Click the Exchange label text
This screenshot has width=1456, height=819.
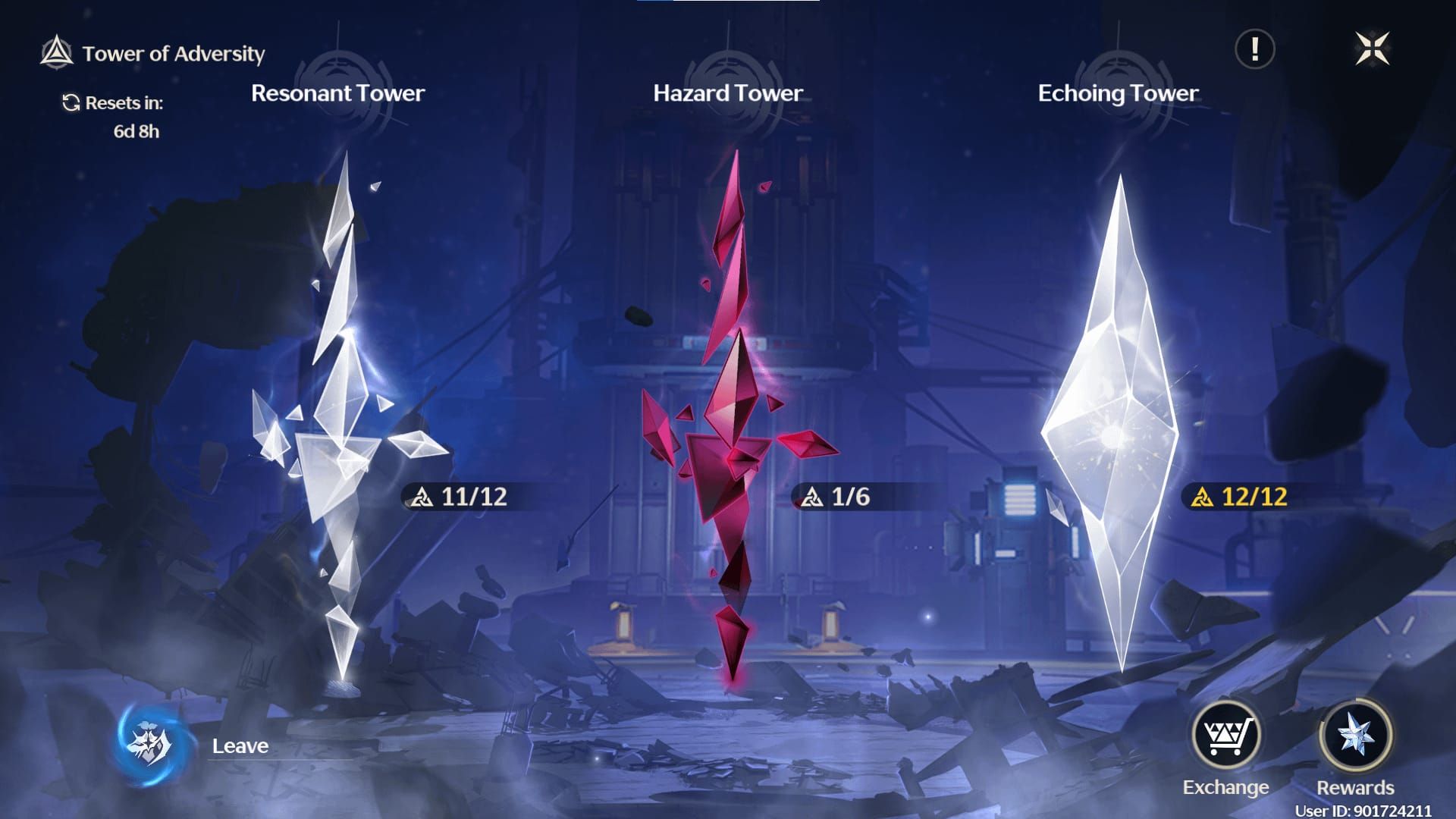(x=1227, y=786)
